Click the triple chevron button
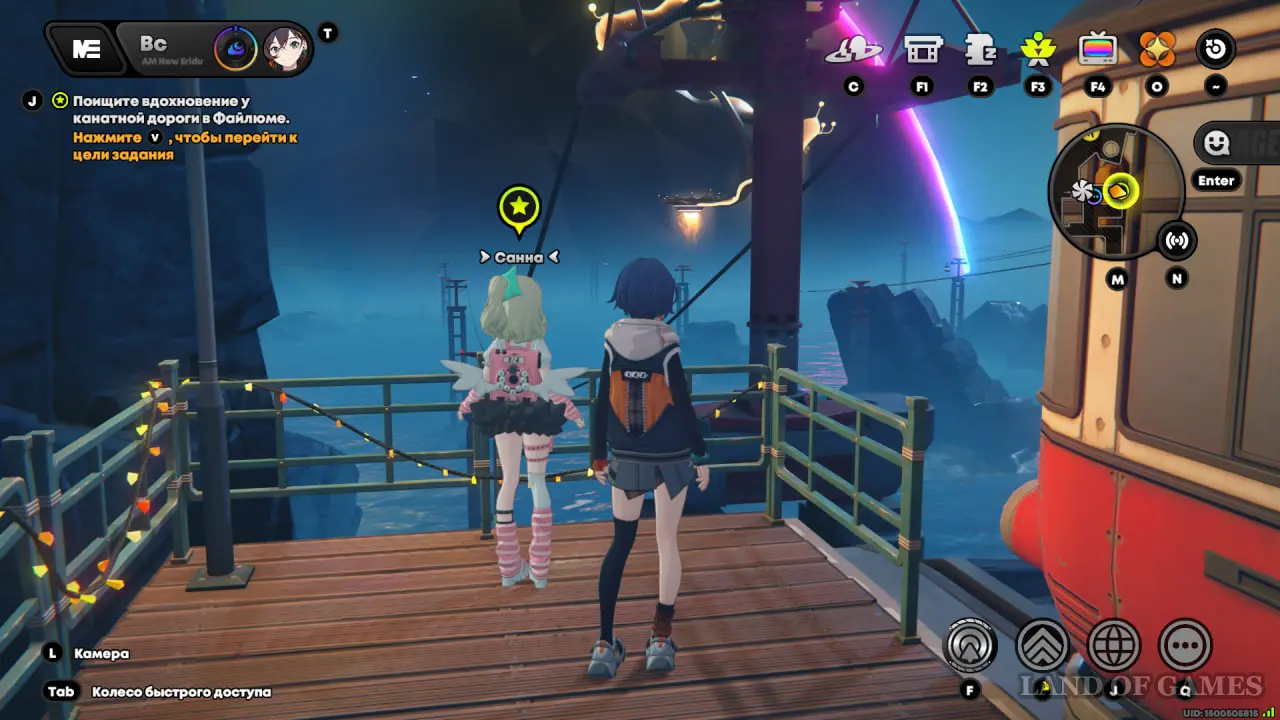This screenshot has width=1280, height=720. [x=1042, y=646]
